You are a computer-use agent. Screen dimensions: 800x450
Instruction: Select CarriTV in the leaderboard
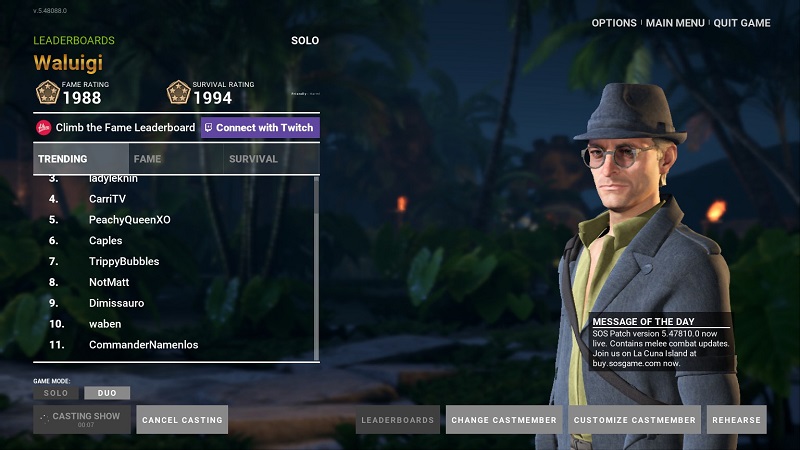tap(107, 199)
